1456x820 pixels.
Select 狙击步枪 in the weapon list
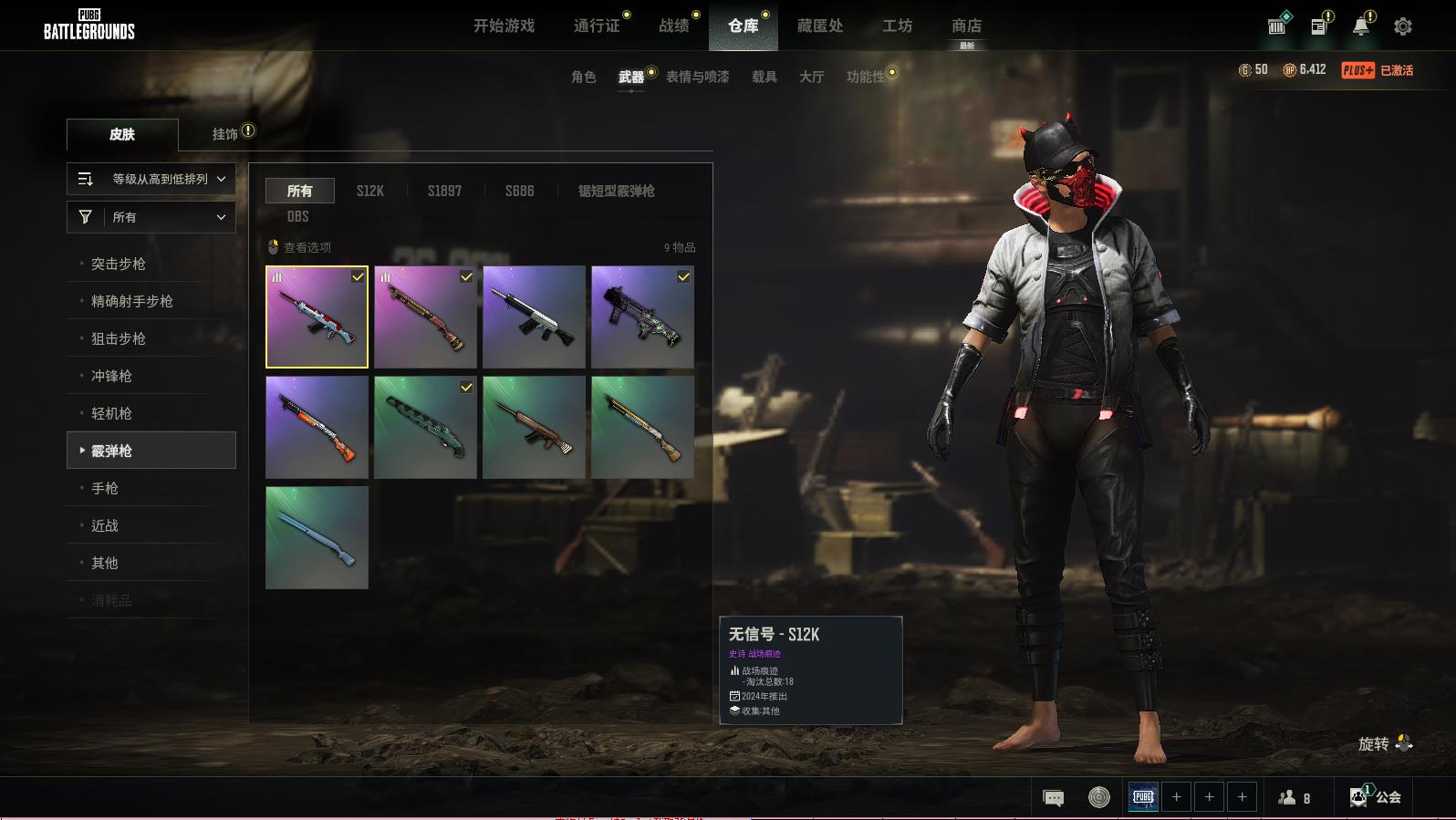click(119, 338)
